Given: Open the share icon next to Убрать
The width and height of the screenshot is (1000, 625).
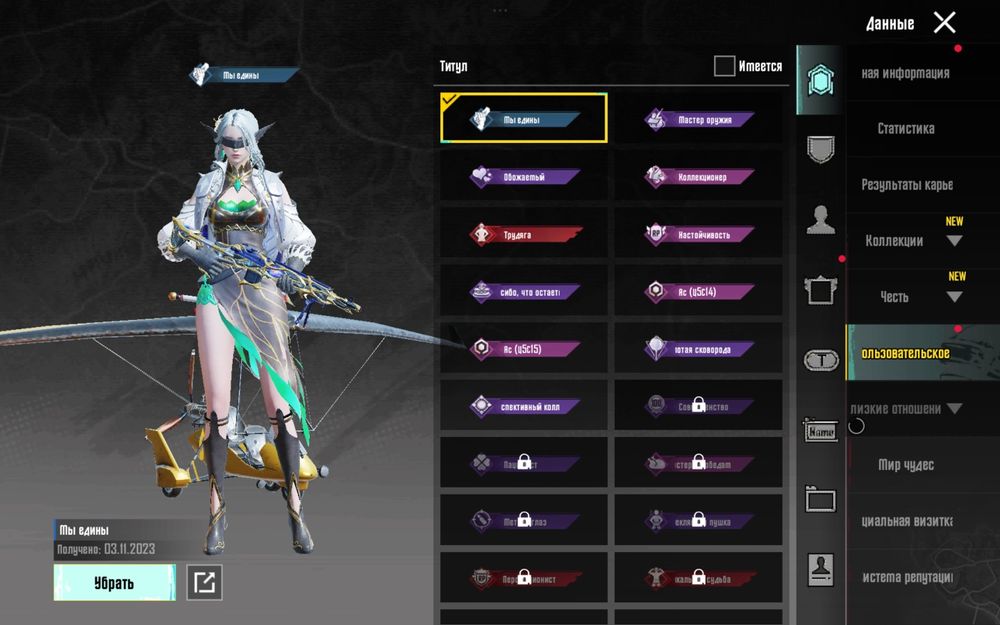Looking at the screenshot, I should coord(205,583).
